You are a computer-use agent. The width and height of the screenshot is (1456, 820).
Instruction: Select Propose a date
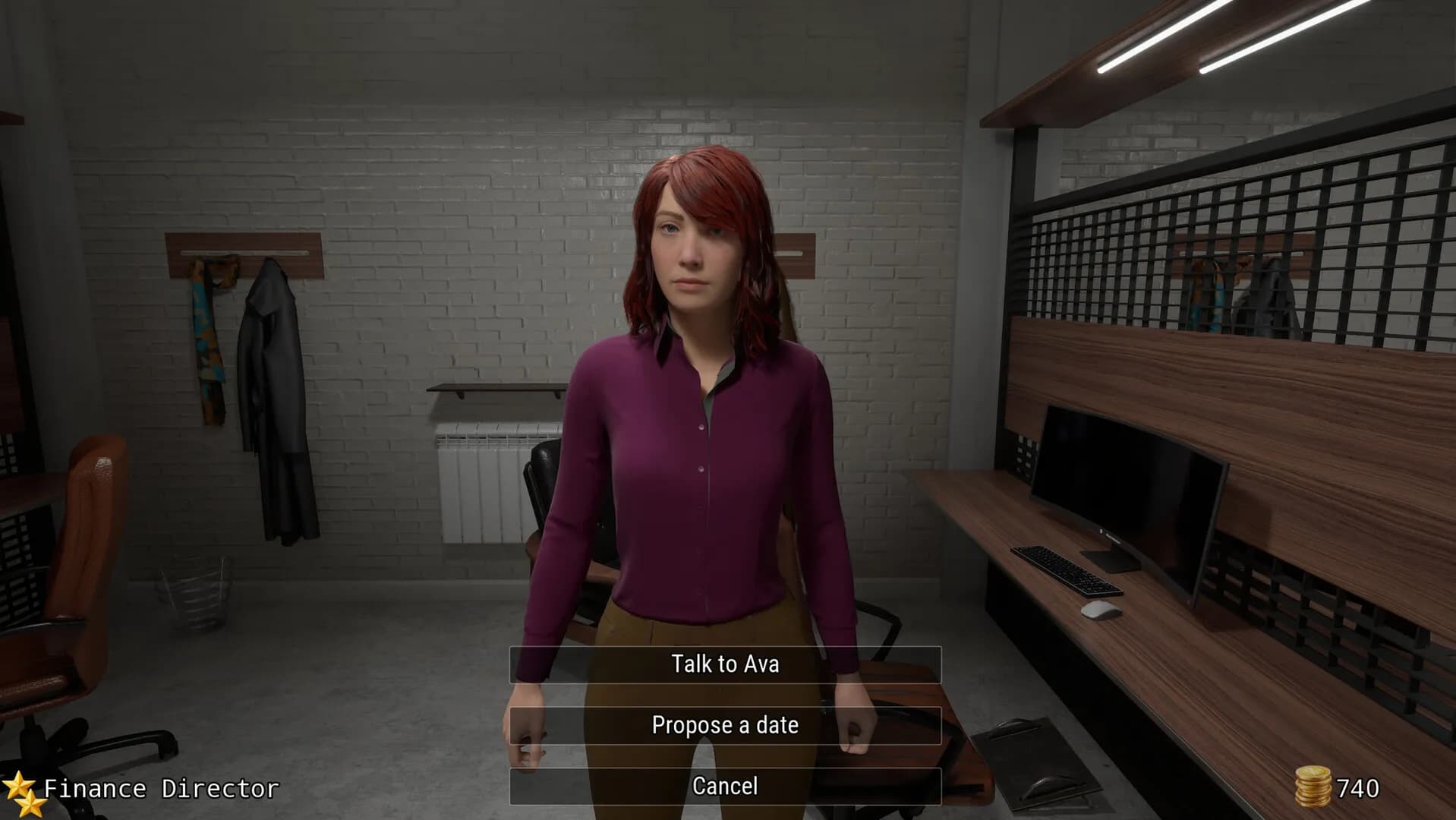[725, 724]
